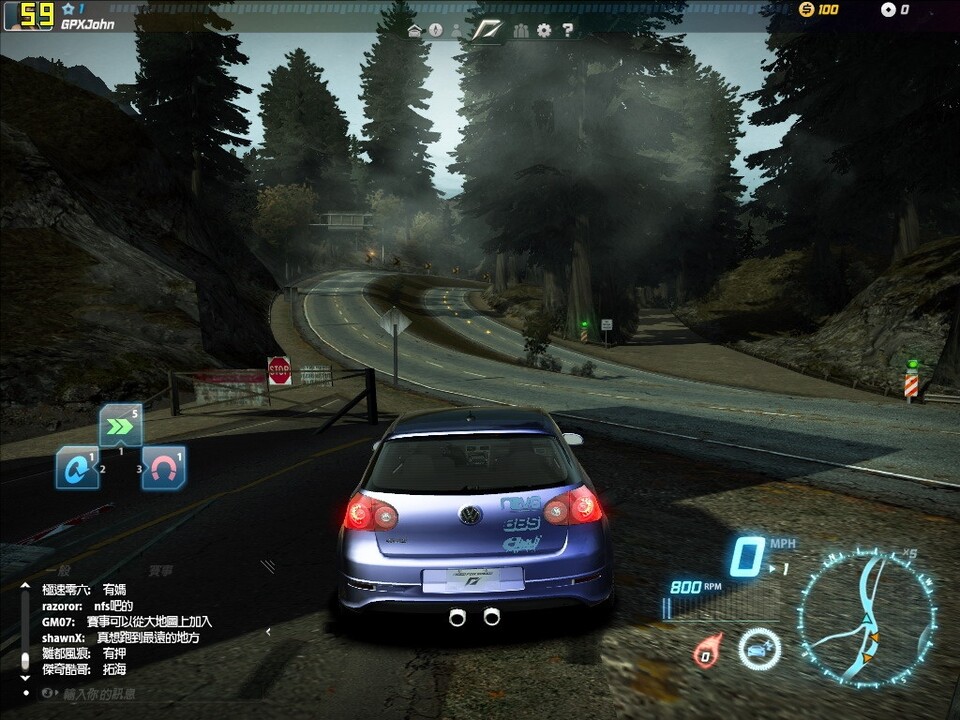The image size is (960, 720).
Task: Switch to the 賽事 chat tab
Action: coord(161,571)
